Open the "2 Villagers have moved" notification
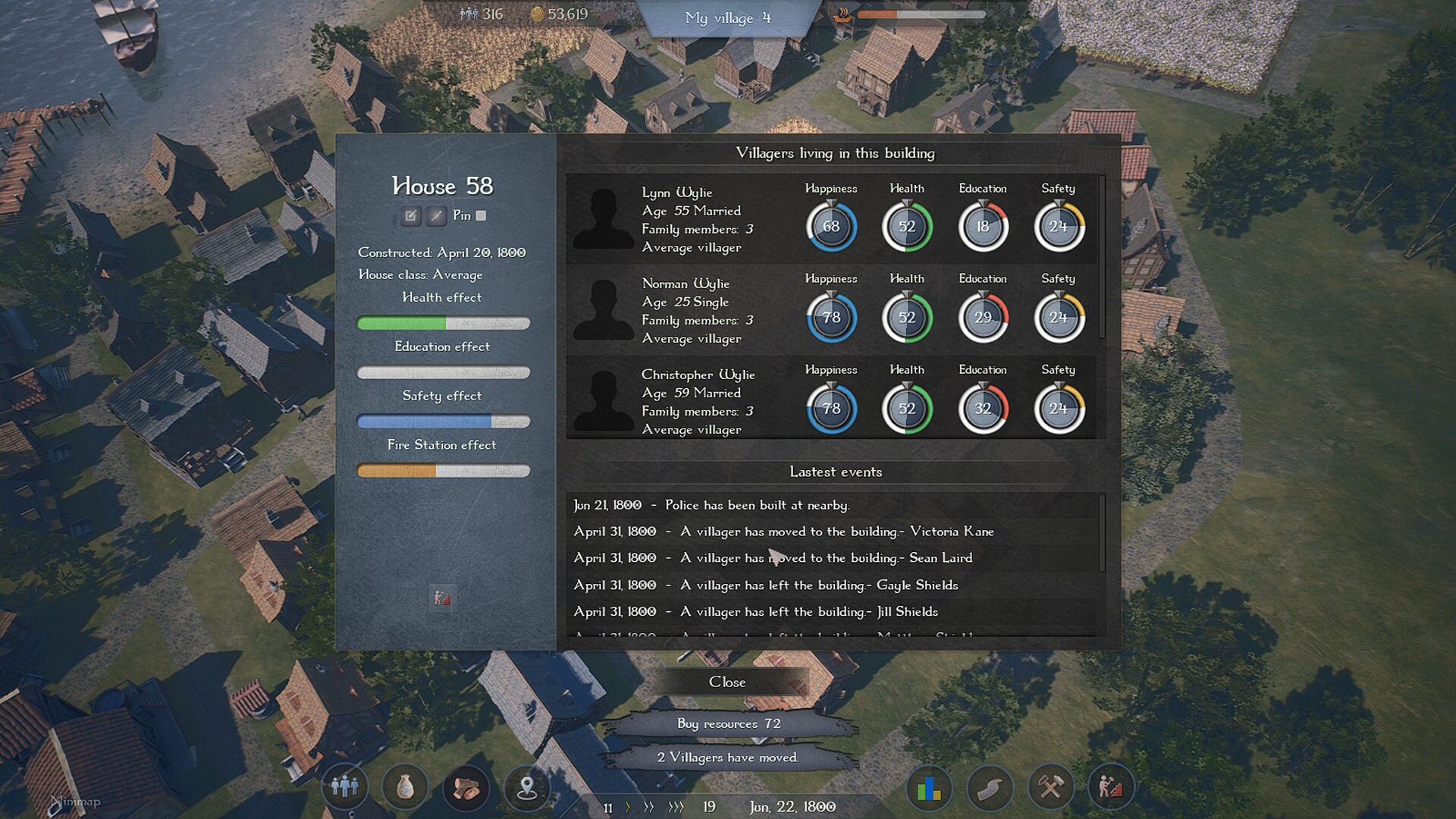 (728, 758)
